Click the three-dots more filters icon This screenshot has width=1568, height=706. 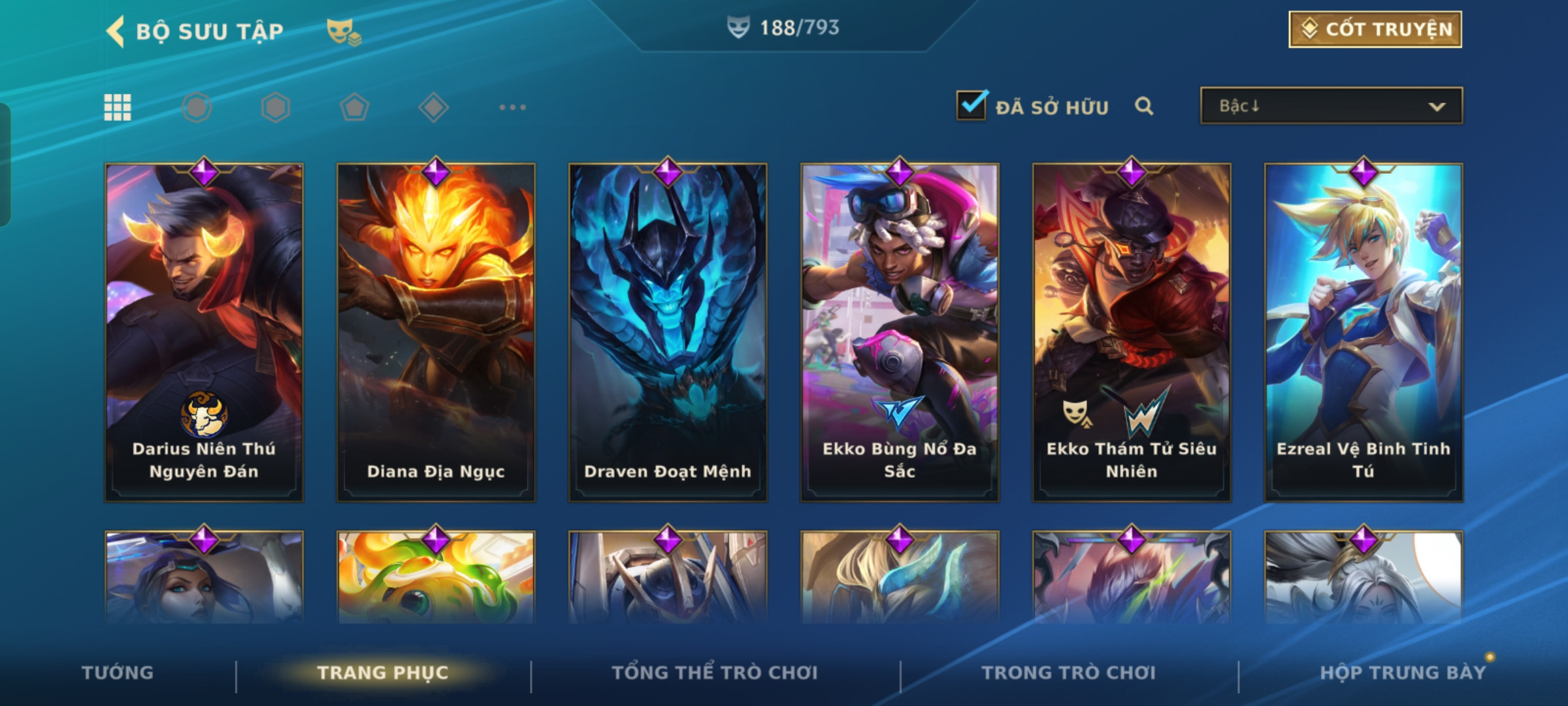coord(512,107)
